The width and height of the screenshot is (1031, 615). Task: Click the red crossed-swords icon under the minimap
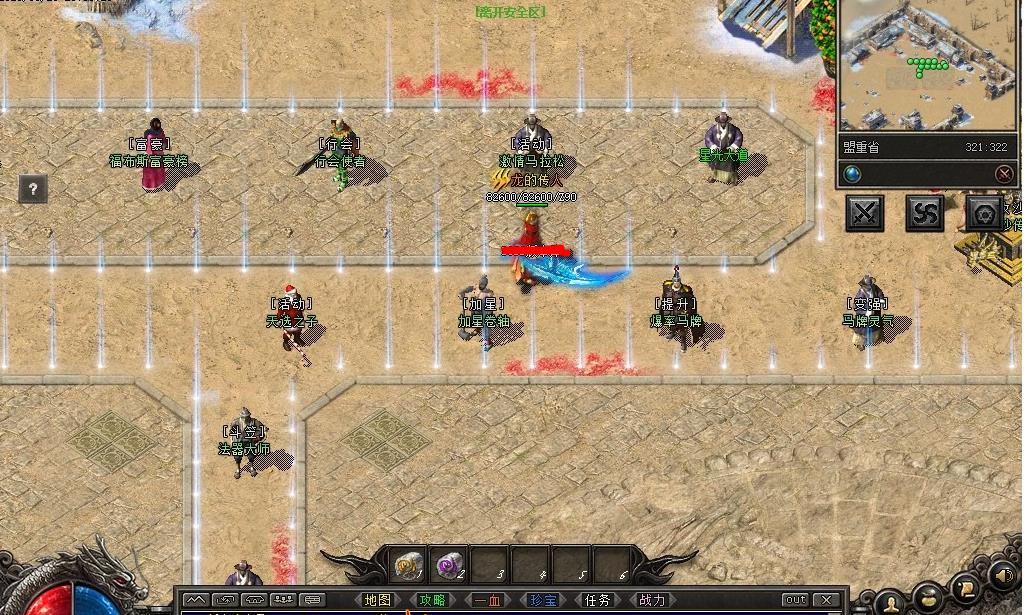[x=1004, y=174]
